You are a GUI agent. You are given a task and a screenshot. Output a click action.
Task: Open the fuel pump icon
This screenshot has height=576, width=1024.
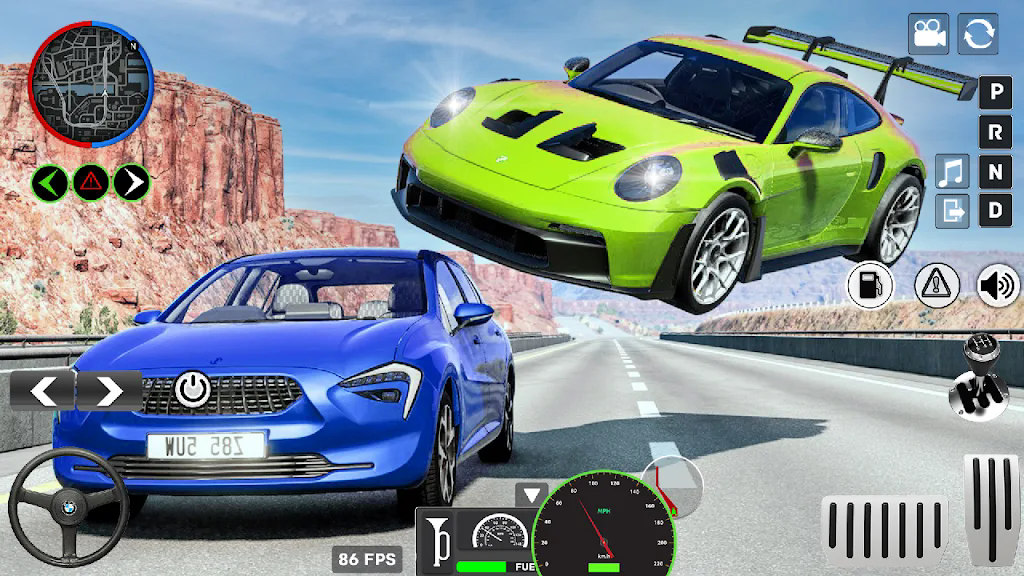click(x=870, y=286)
